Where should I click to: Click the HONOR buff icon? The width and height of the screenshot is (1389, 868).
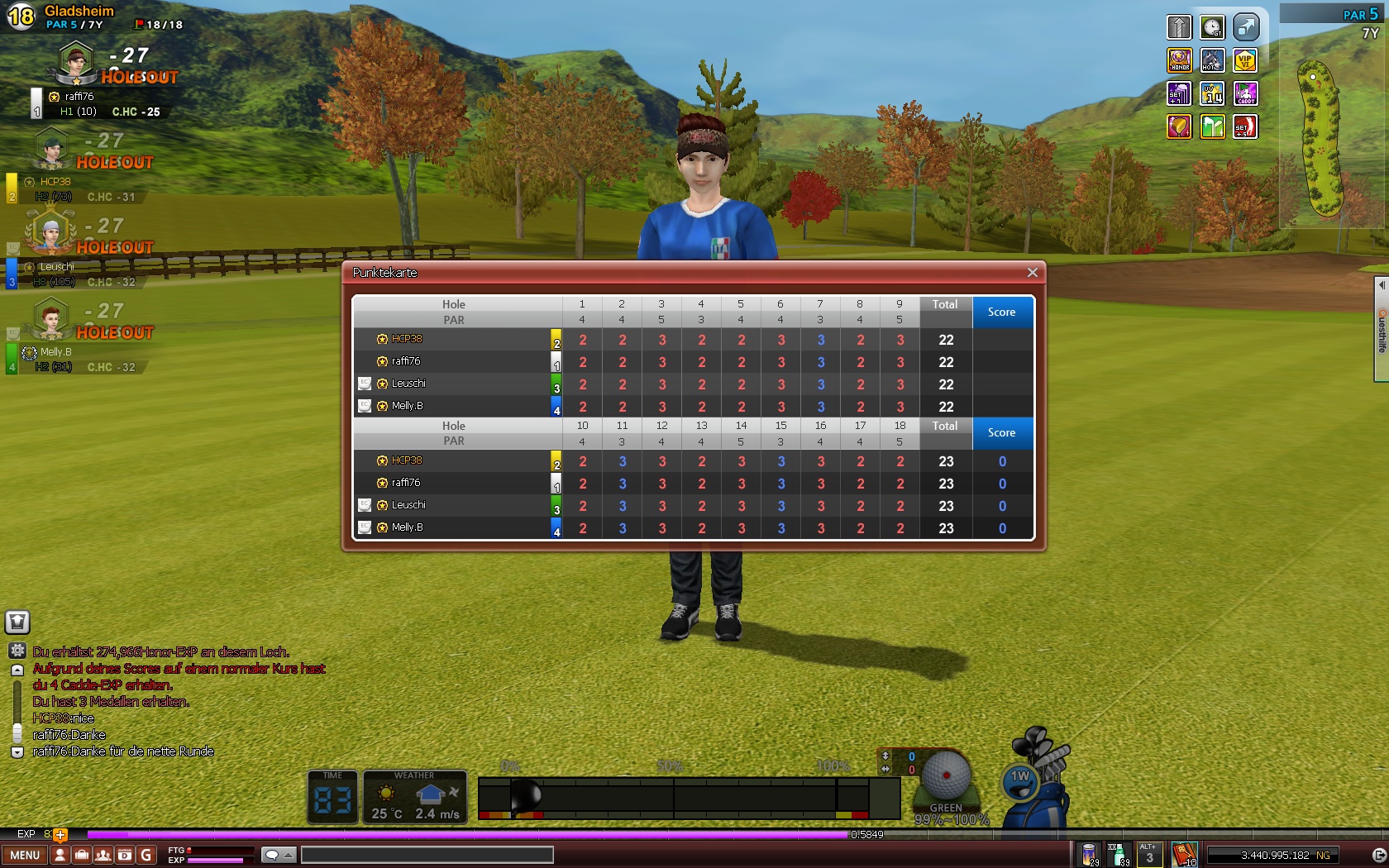[1180, 60]
